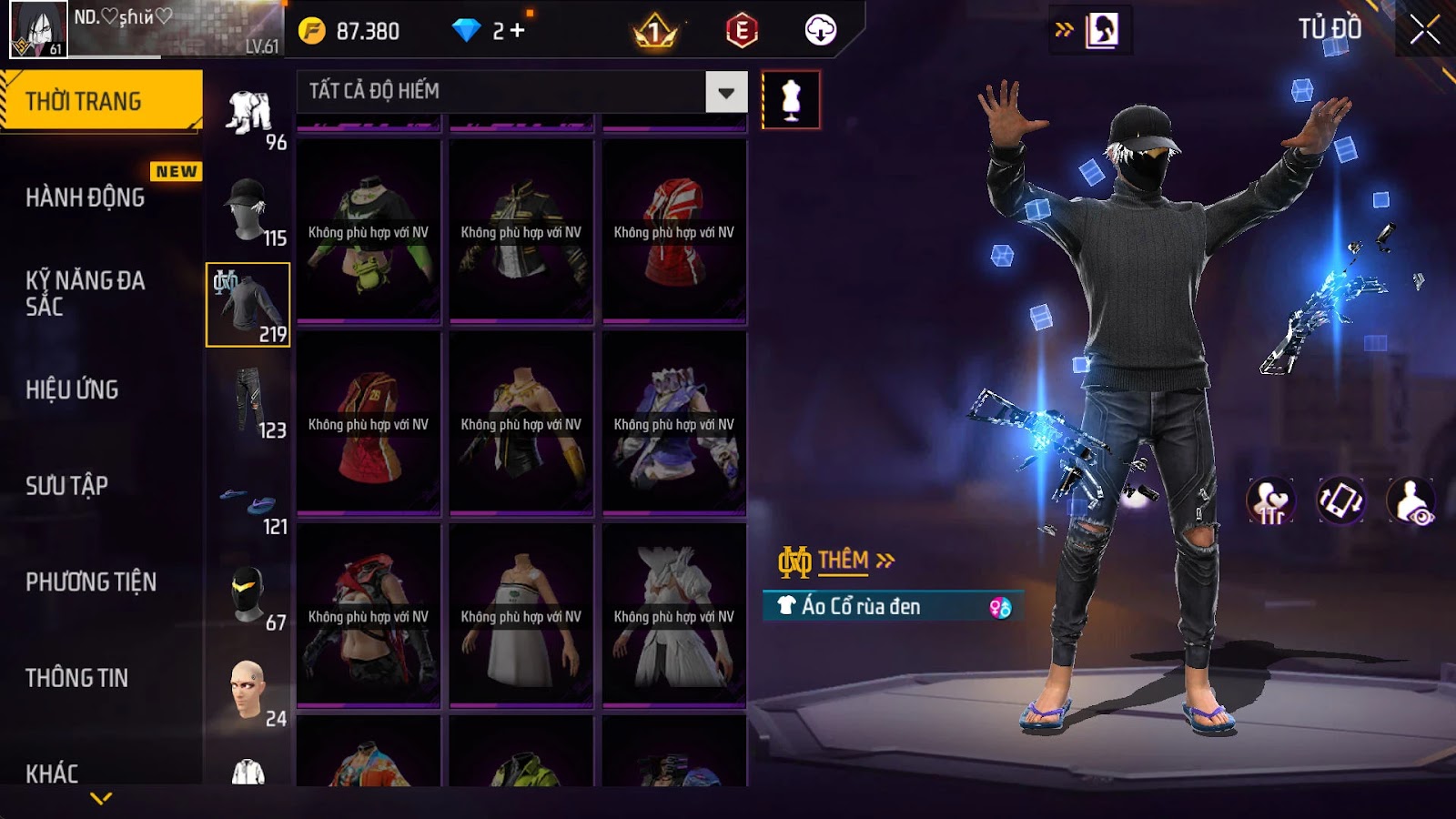This screenshot has width=1456, height=819.
Task: Close the wardrobe screen
Action: coord(1424,30)
